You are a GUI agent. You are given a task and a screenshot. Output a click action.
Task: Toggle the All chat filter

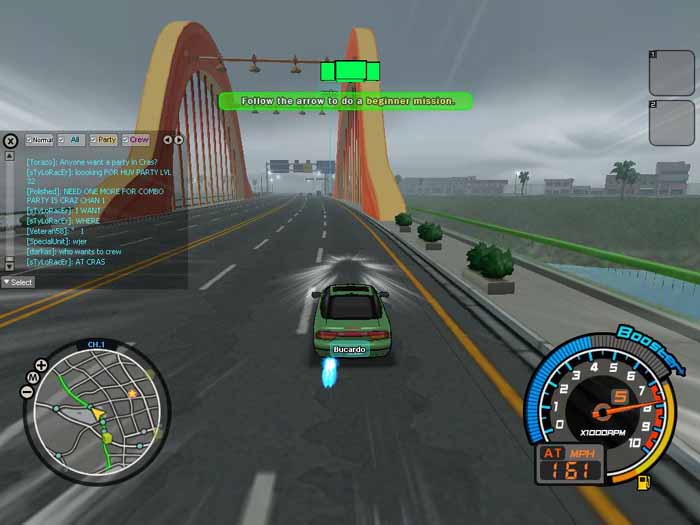[71, 140]
